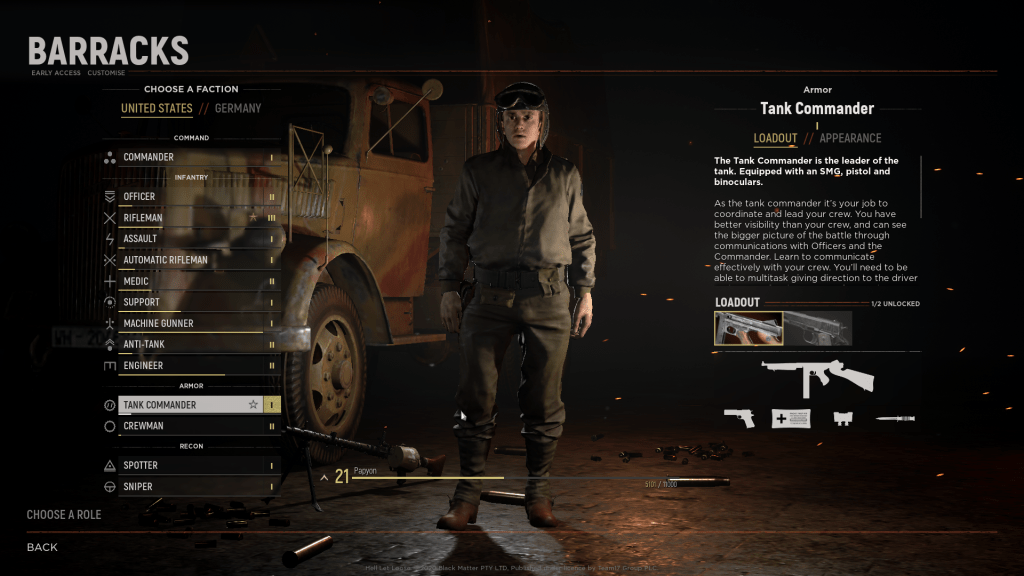
Task: Select the Crewman role
Action: (x=190, y=426)
